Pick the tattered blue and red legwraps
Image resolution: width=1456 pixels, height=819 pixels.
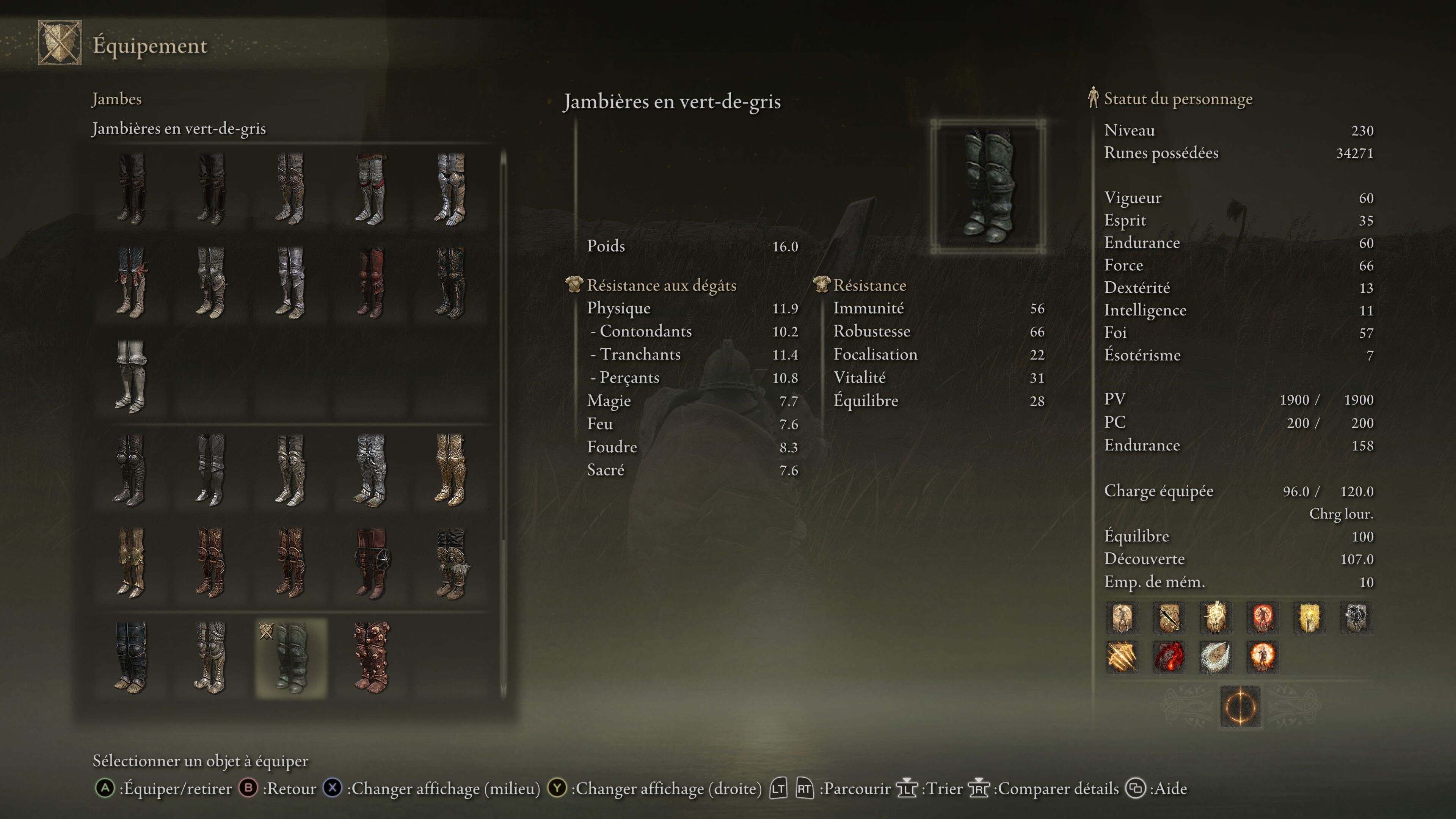131,282
